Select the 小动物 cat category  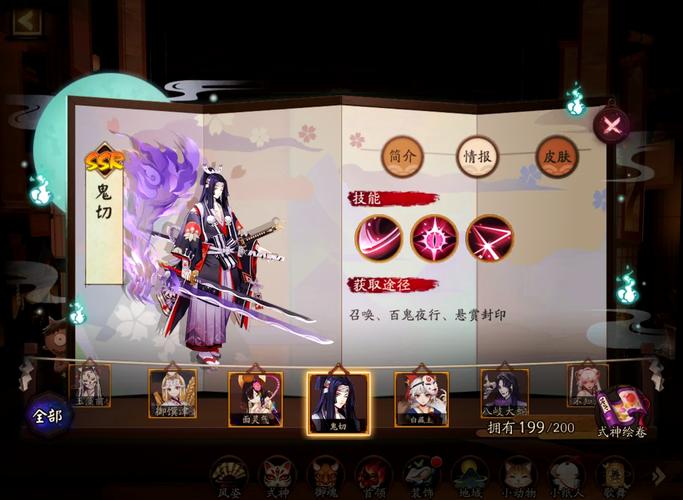[x=517, y=476]
